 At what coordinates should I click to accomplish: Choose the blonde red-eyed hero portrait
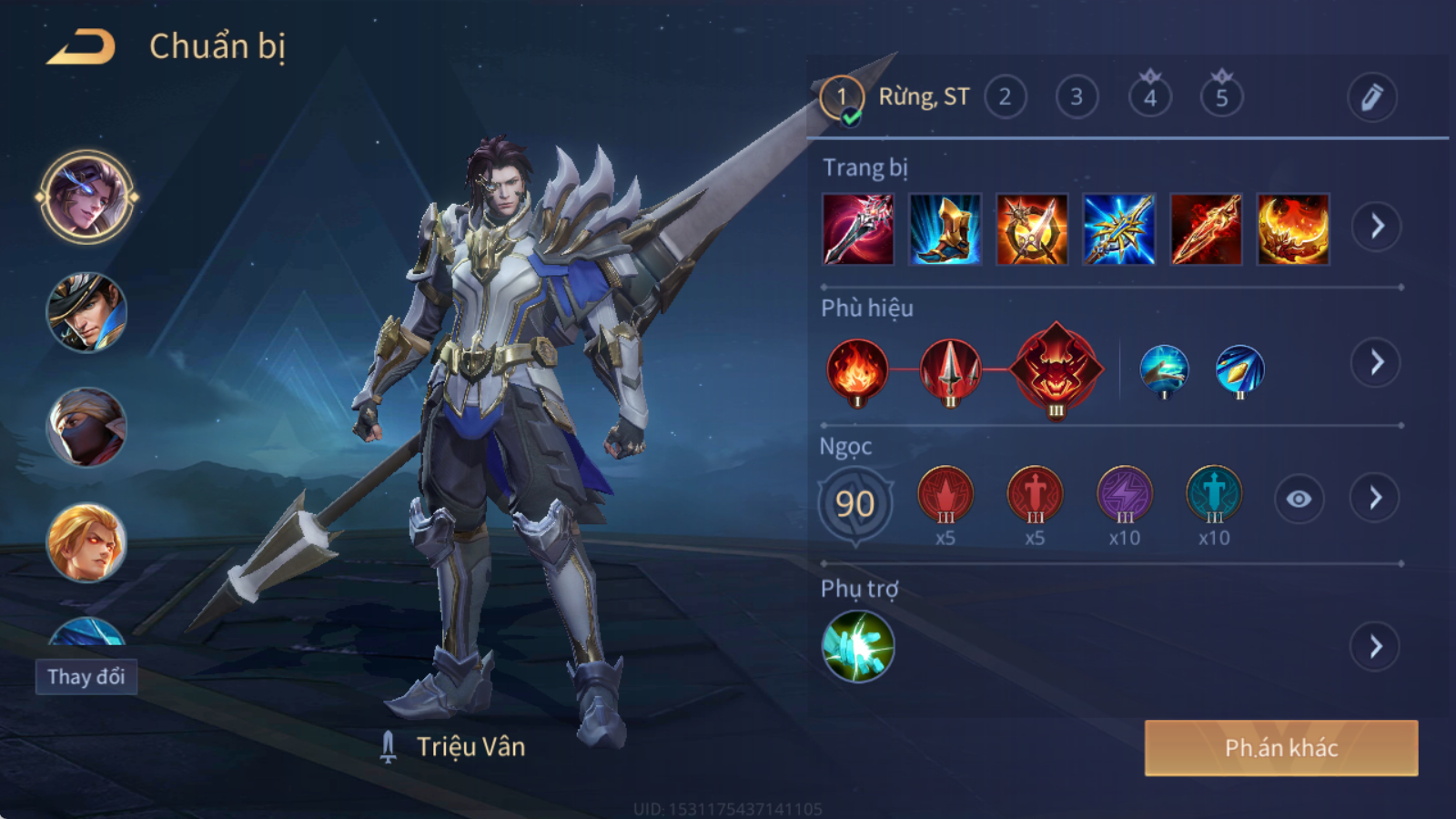point(86,543)
